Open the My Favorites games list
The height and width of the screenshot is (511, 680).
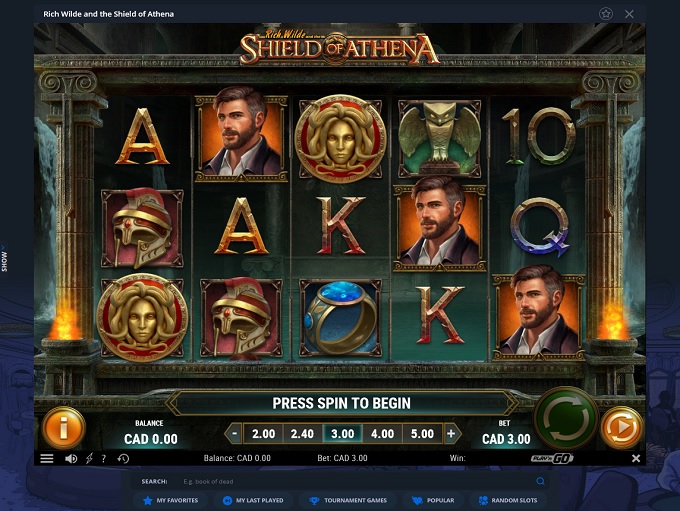tap(170, 500)
